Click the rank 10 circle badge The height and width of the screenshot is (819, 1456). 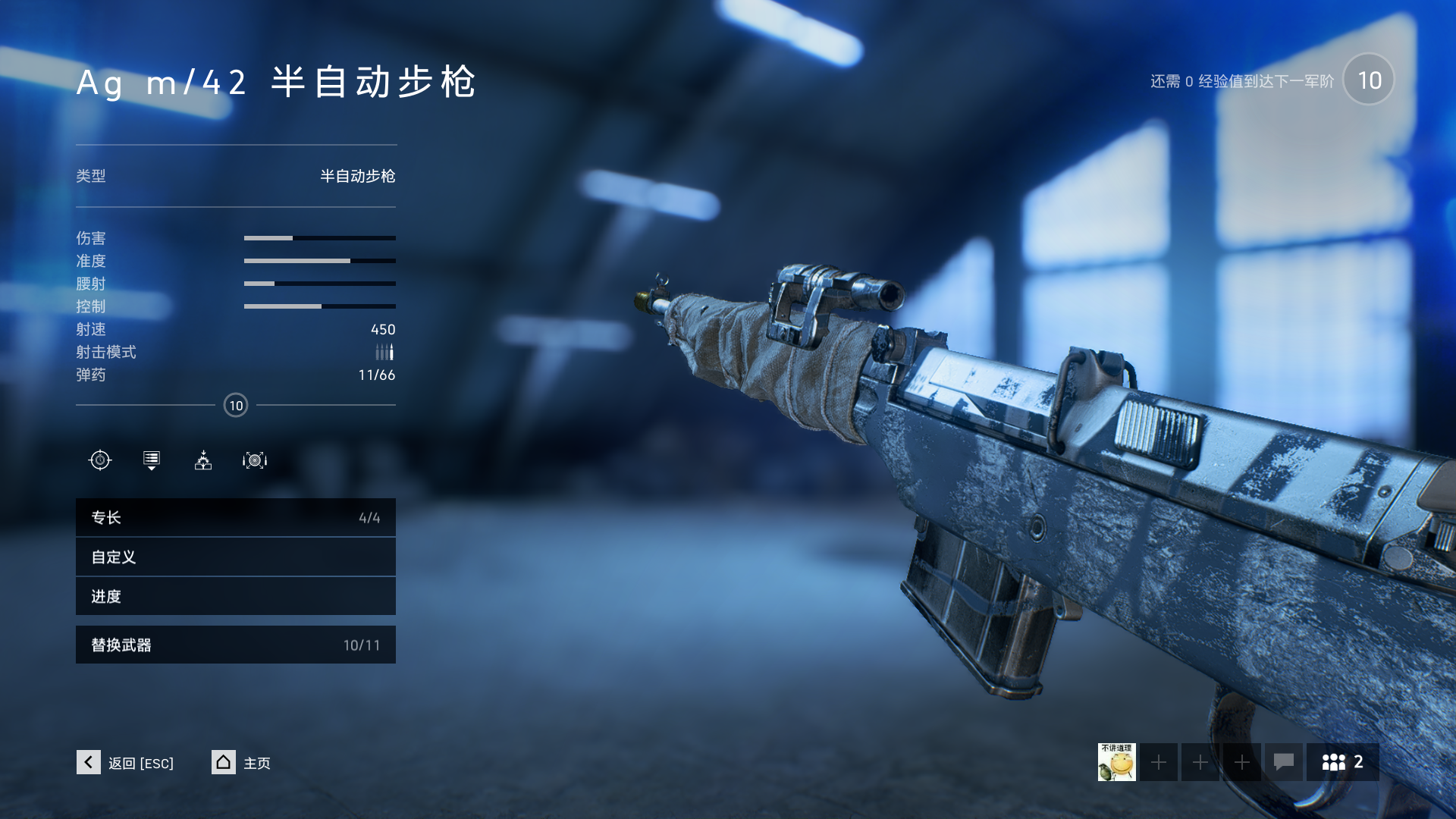click(1368, 80)
